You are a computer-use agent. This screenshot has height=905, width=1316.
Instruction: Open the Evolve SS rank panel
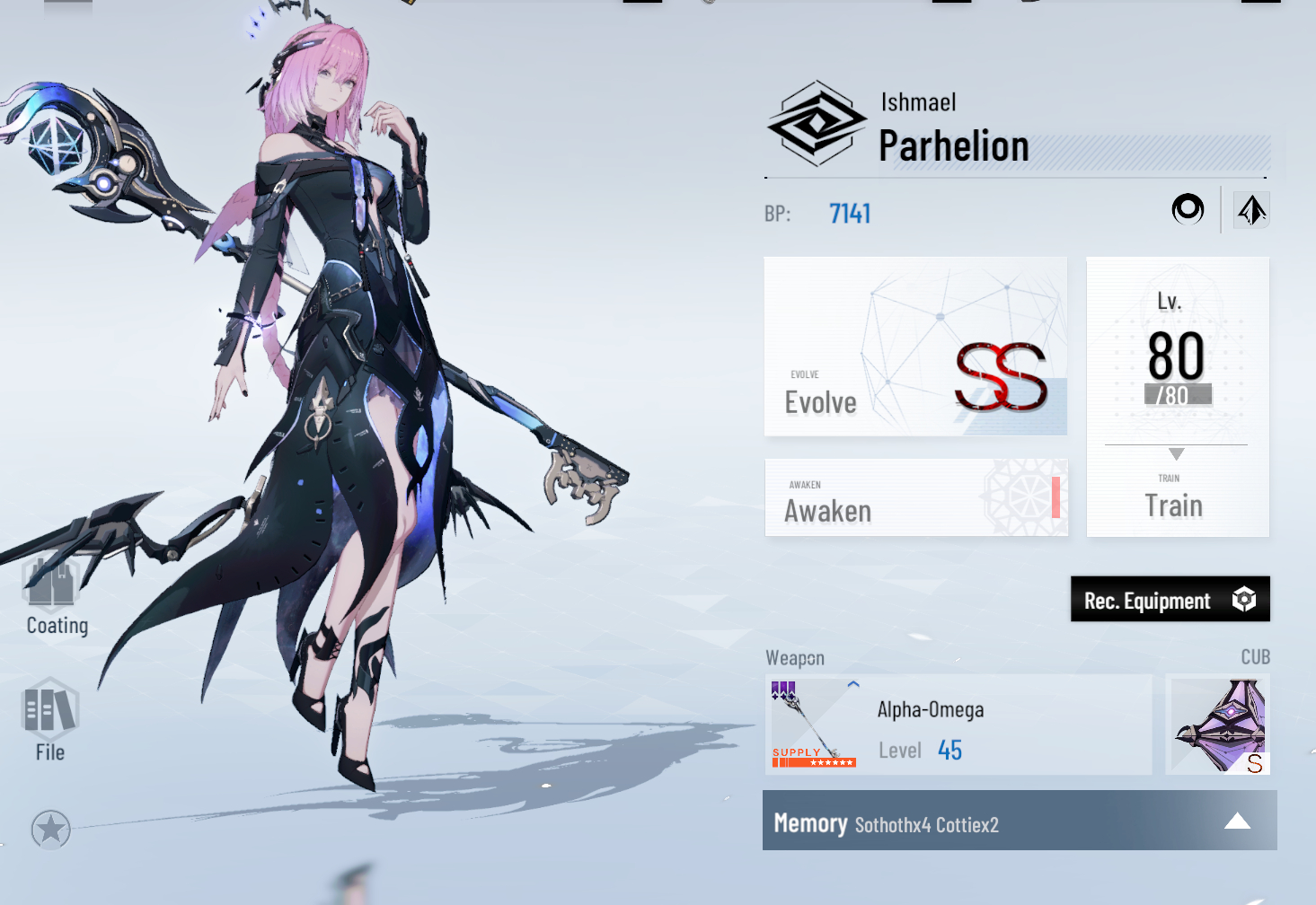[x=915, y=347]
